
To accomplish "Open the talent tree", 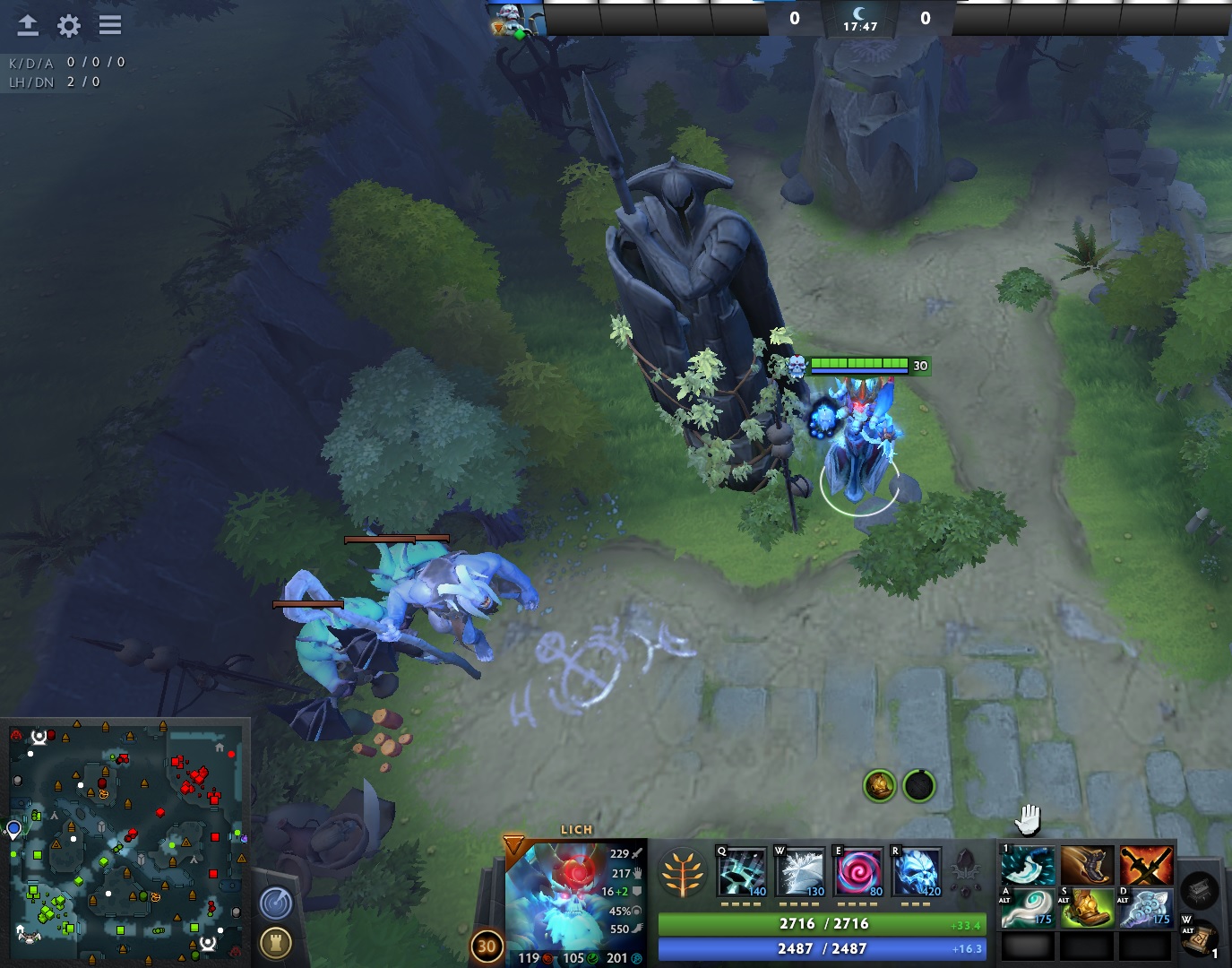I will 682,873.
